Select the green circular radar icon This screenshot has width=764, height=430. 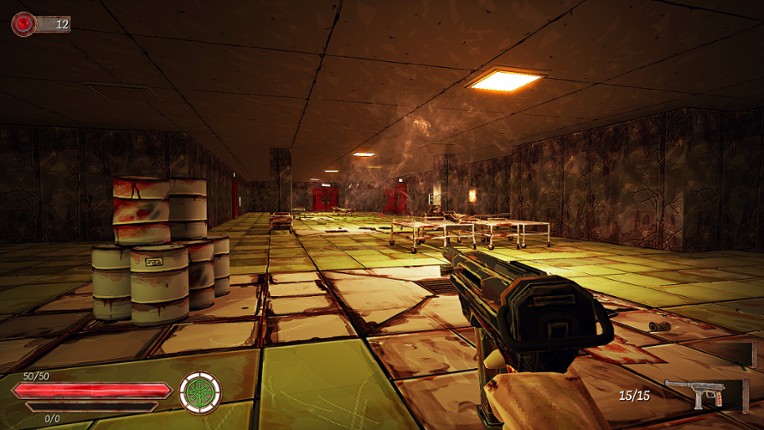point(198,392)
